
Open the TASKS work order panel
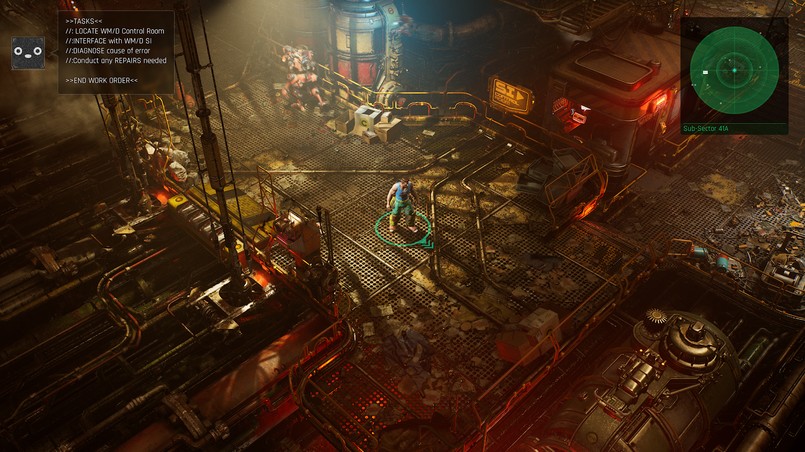pos(116,51)
